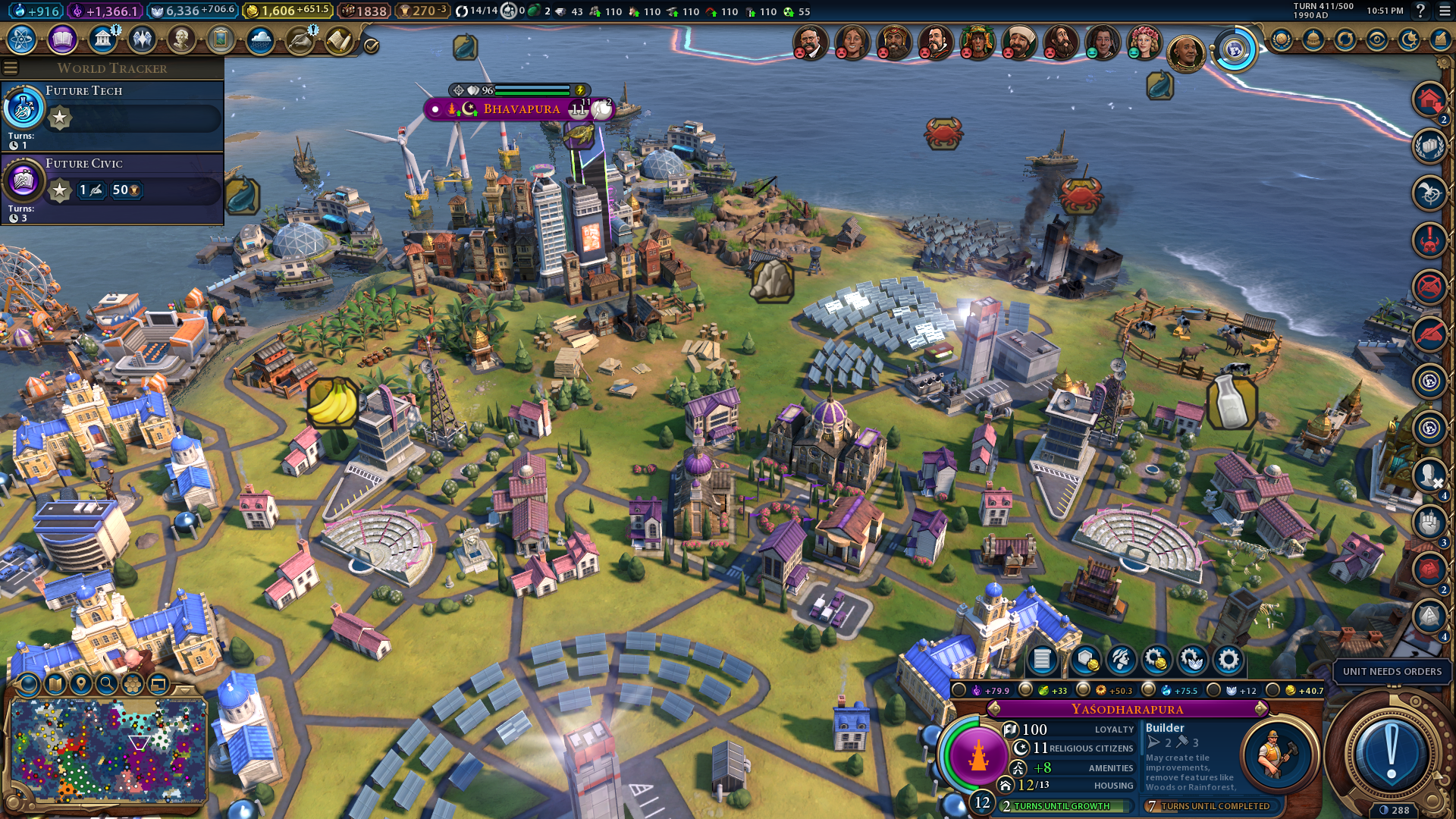Open the map pin placement tool

pyautogui.click(x=80, y=684)
